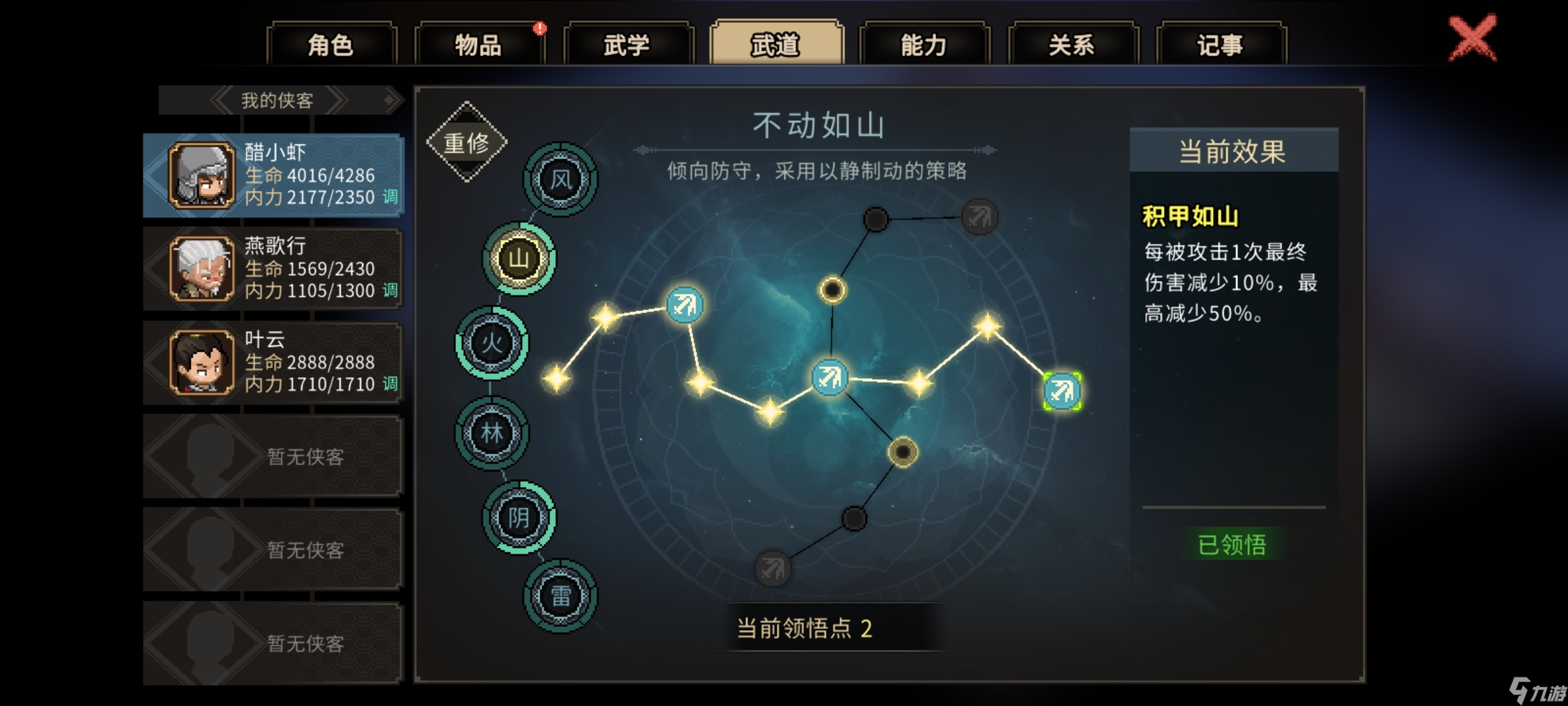Image resolution: width=1568 pixels, height=706 pixels.
Task: Collapse the roster using the left chevron
Action: [x=220, y=101]
